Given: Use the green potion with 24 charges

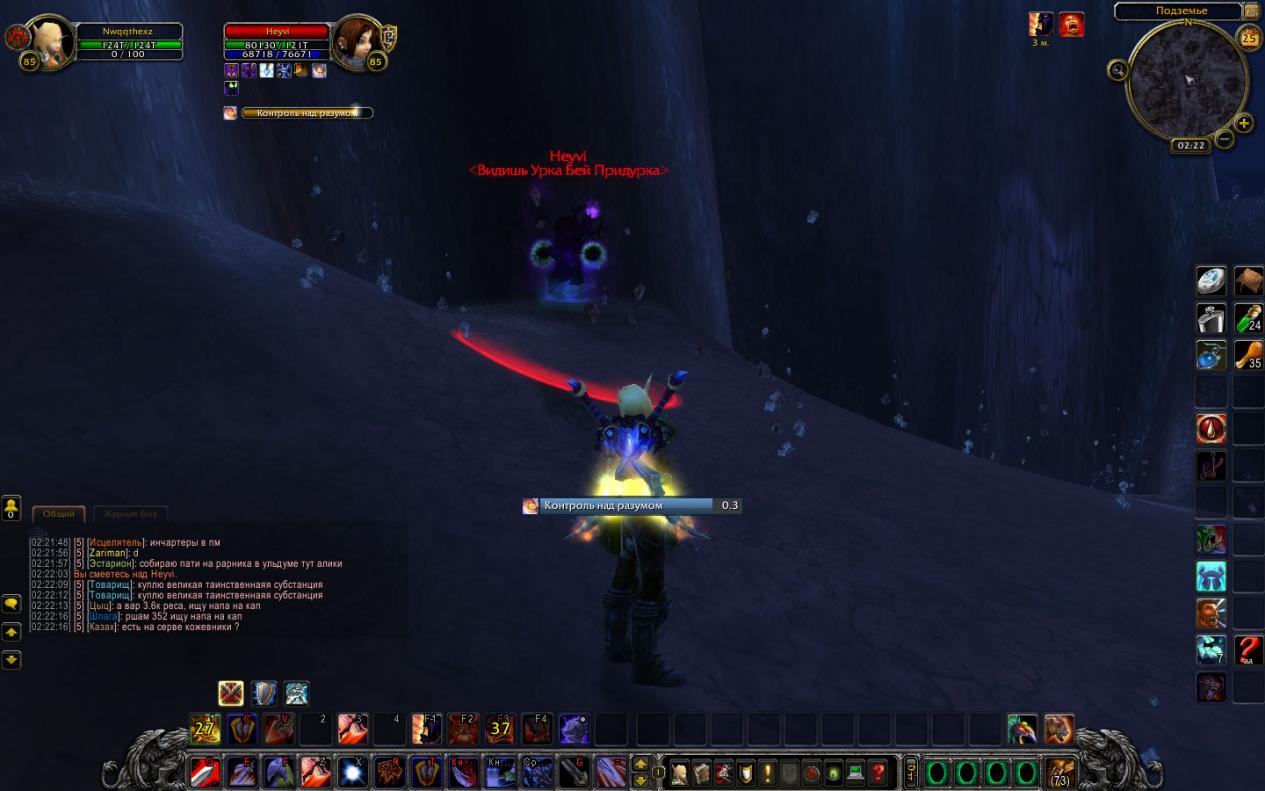Looking at the screenshot, I should pos(1248,318).
